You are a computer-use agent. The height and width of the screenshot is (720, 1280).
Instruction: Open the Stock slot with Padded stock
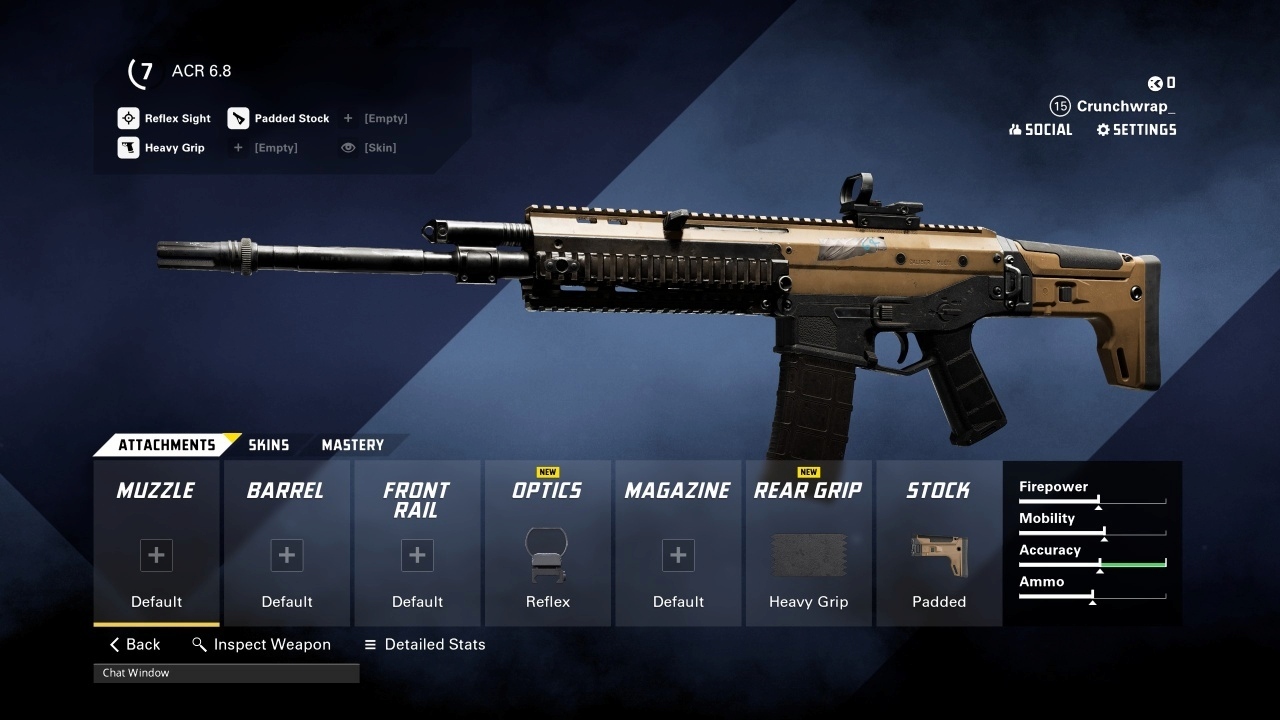click(x=939, y=543)
